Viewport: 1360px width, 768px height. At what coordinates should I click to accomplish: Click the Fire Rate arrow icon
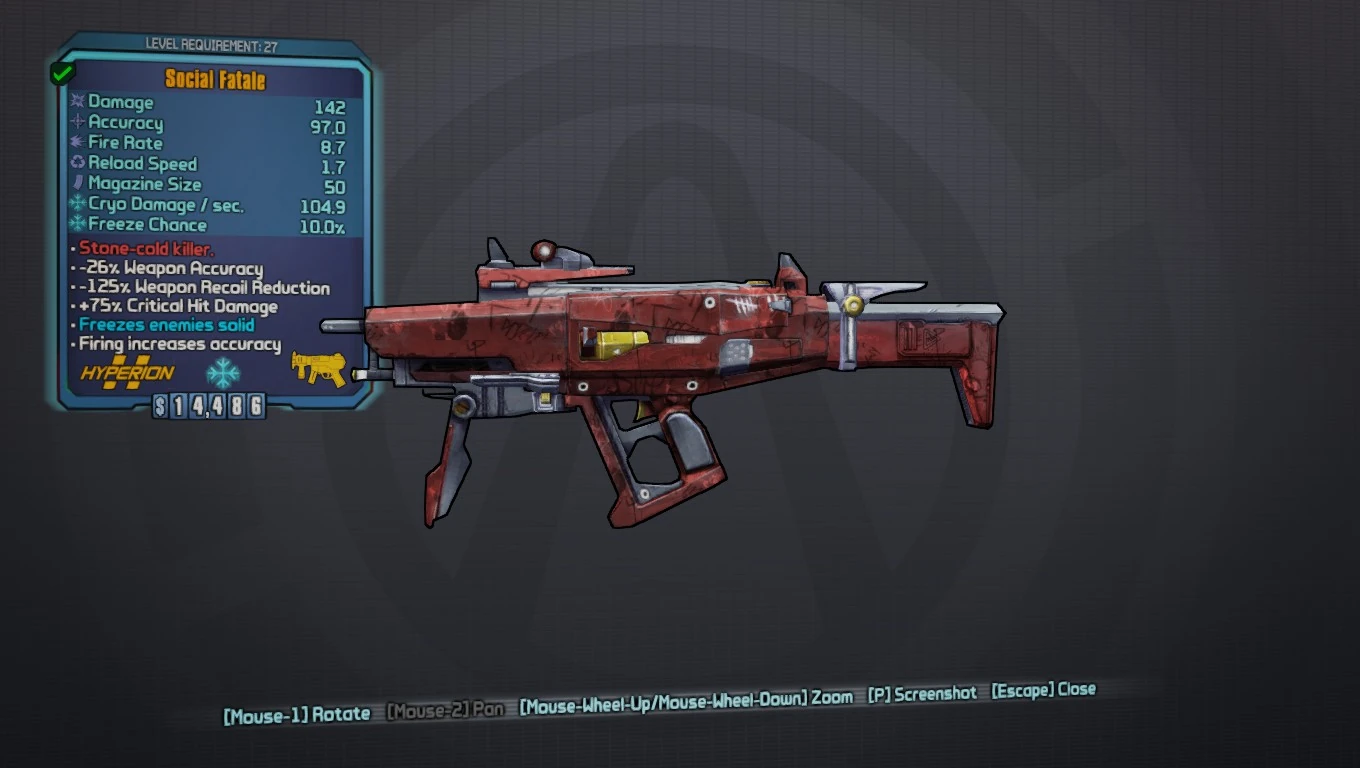click(76, 143)
